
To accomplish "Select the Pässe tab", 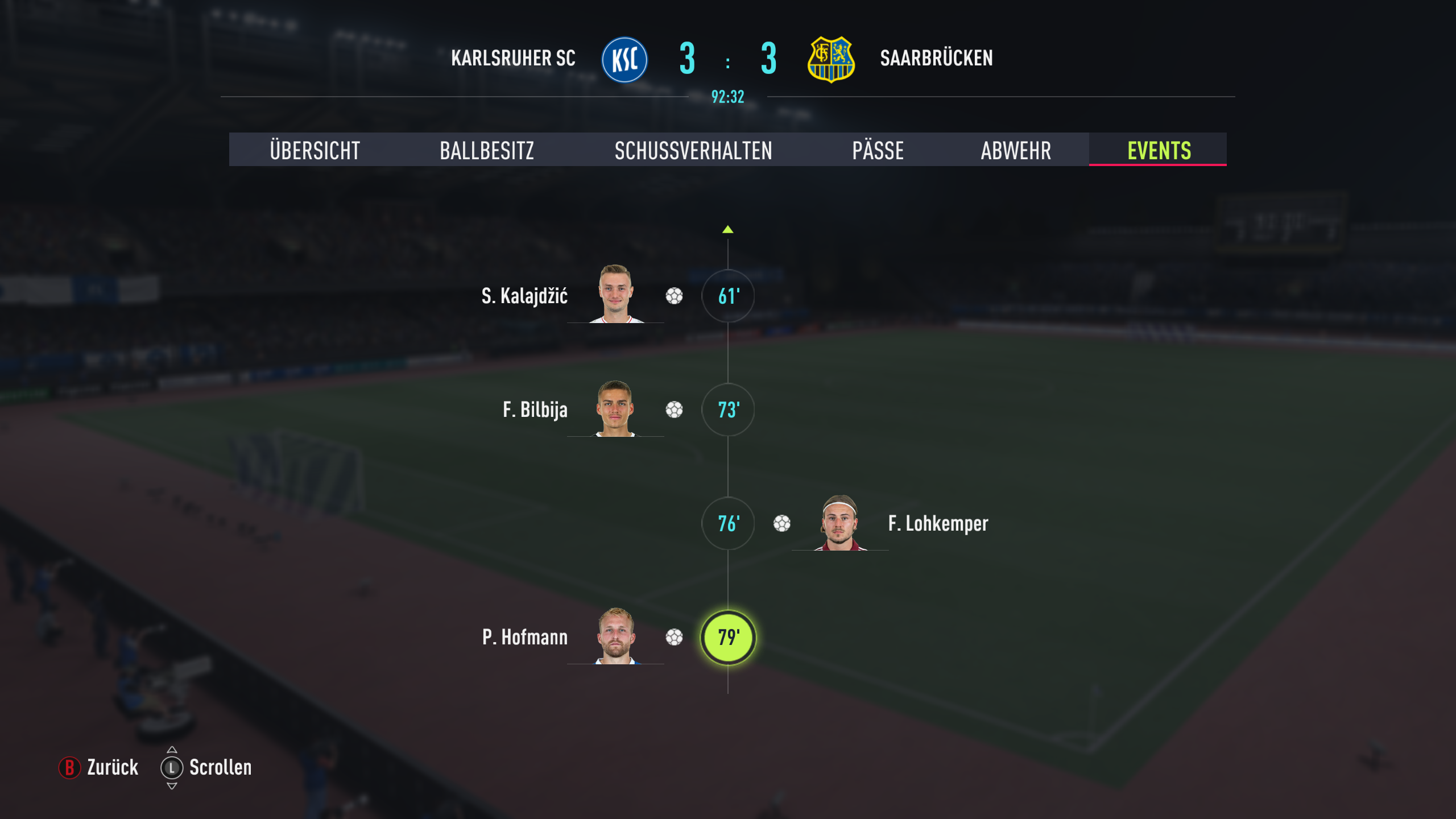I will coord(878,150).
